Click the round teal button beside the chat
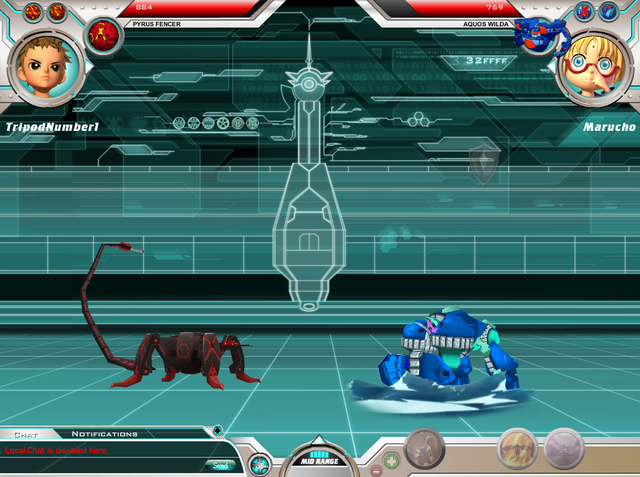This screenshot has height=477, width=640. pyautogui.click(x=259, y=463)
